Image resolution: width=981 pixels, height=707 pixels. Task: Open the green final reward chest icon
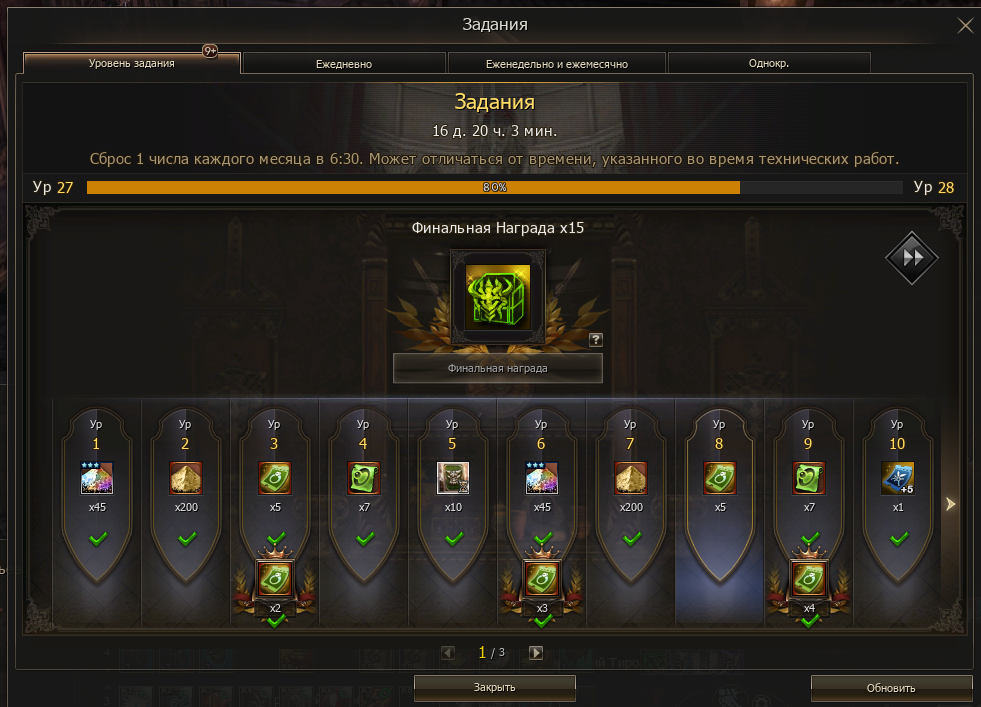click(x=497, y=298)
